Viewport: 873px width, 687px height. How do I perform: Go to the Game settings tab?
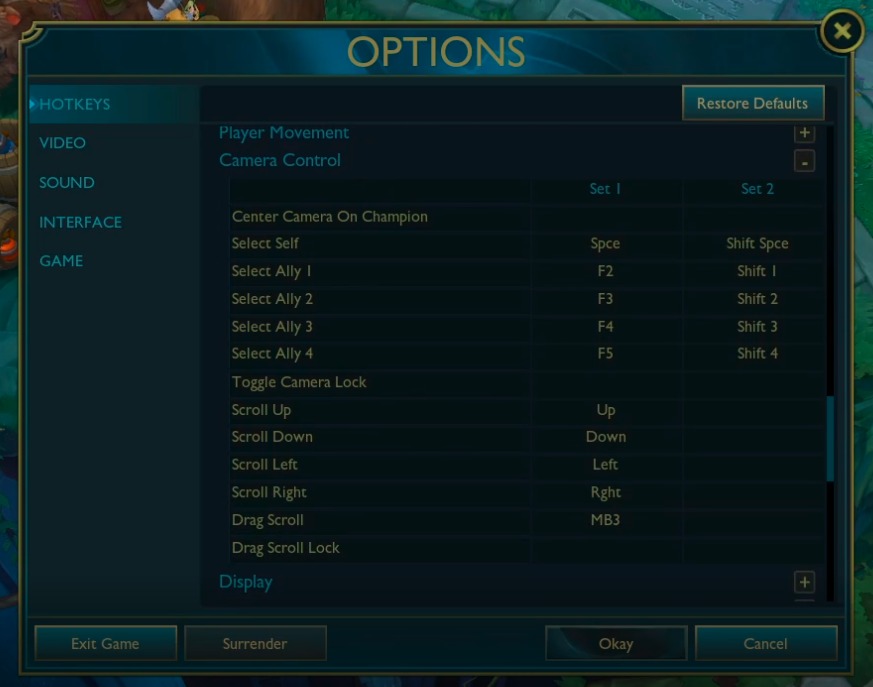coord(61,261)
